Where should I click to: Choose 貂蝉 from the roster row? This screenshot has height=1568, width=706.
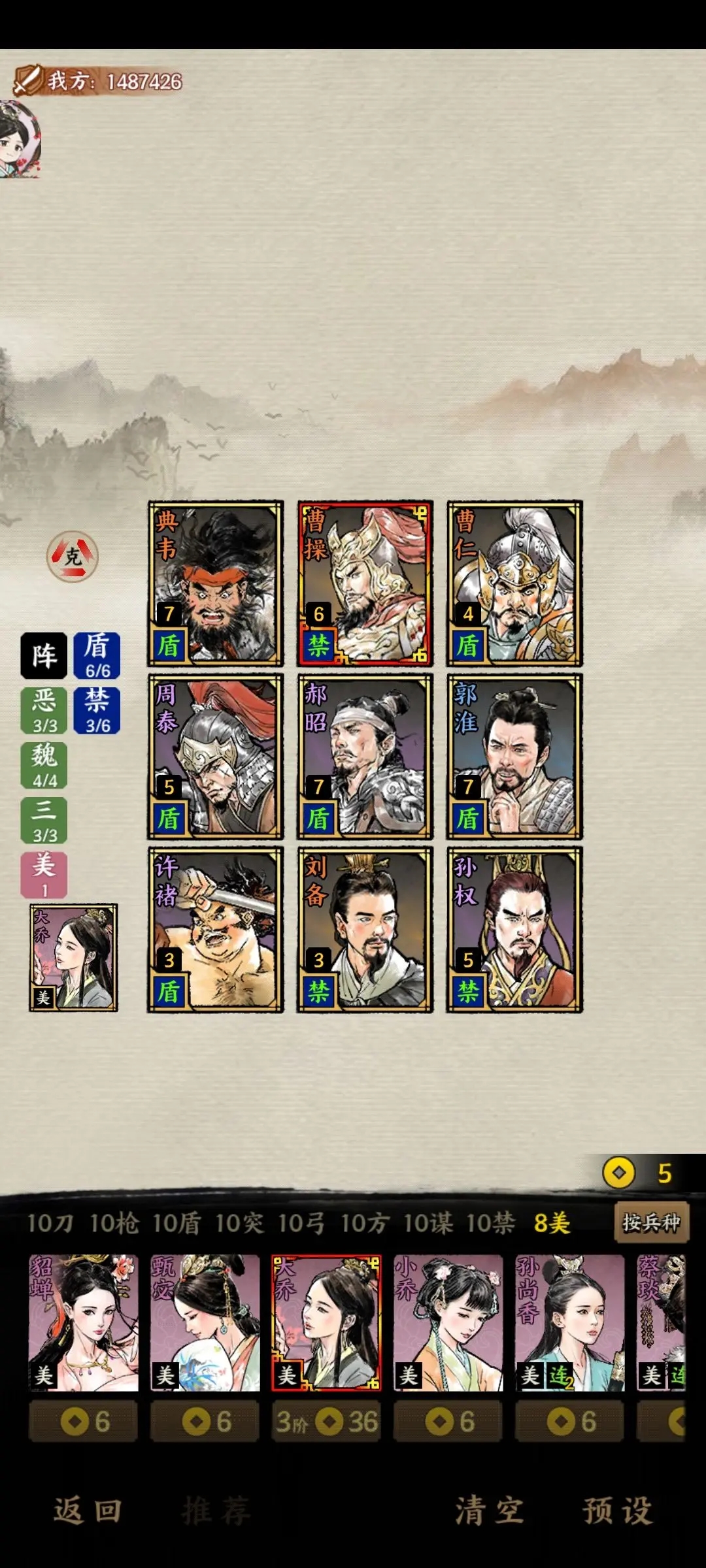pyautogui.click(x=84, y=1322)
